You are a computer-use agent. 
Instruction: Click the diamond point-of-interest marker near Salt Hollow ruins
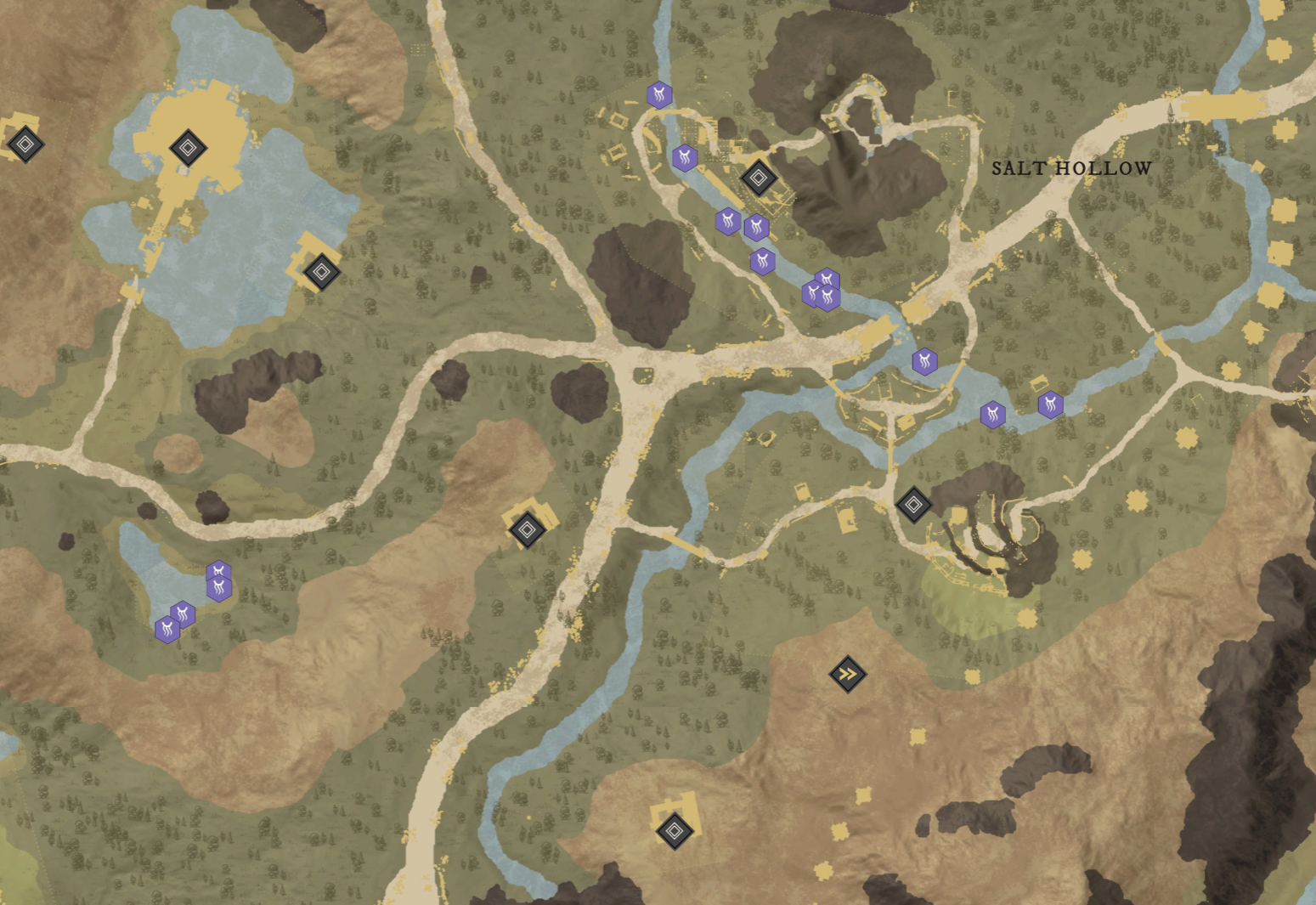[x=757, y=178]
